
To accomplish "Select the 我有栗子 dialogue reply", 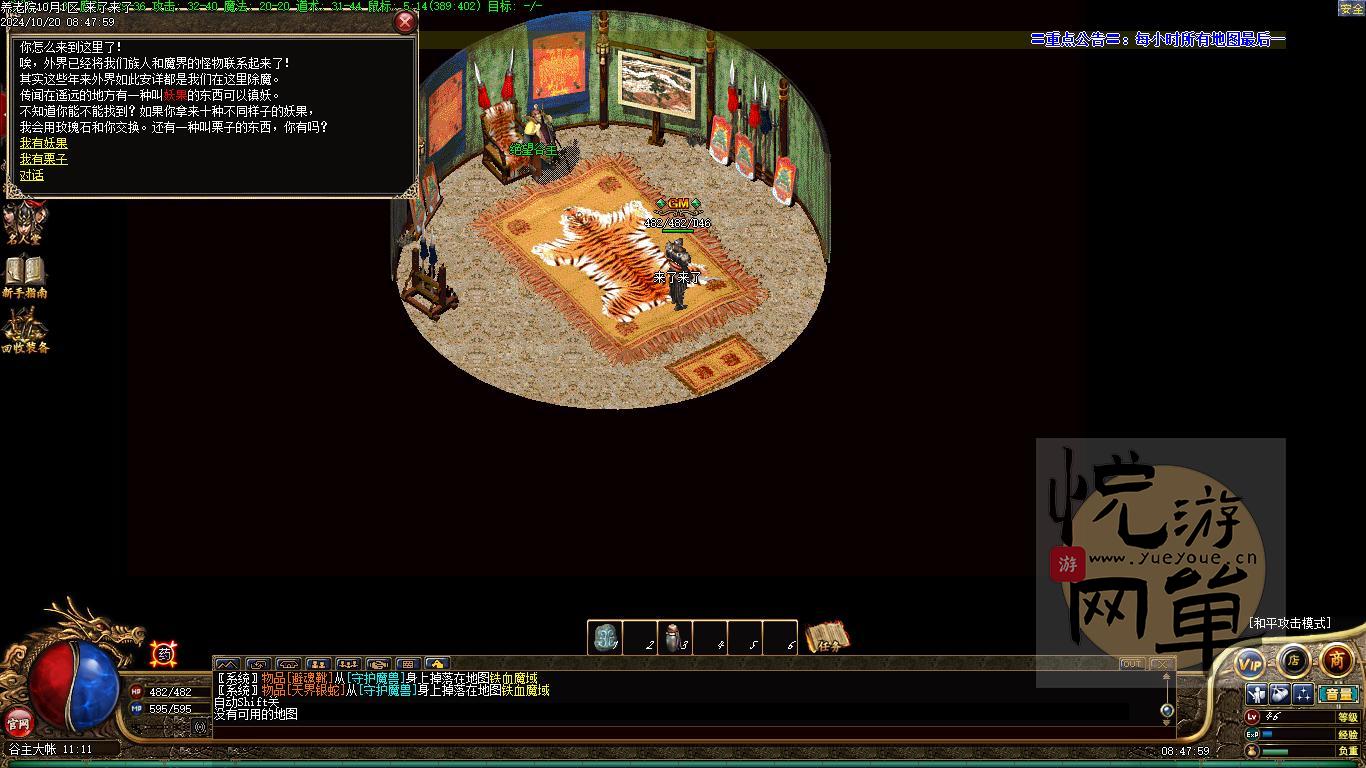I will click(44, 159).
